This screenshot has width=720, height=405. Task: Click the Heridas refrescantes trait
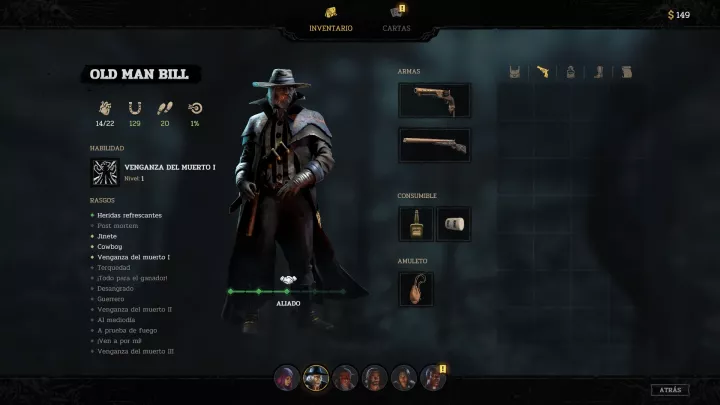click(x=129, y=215)
